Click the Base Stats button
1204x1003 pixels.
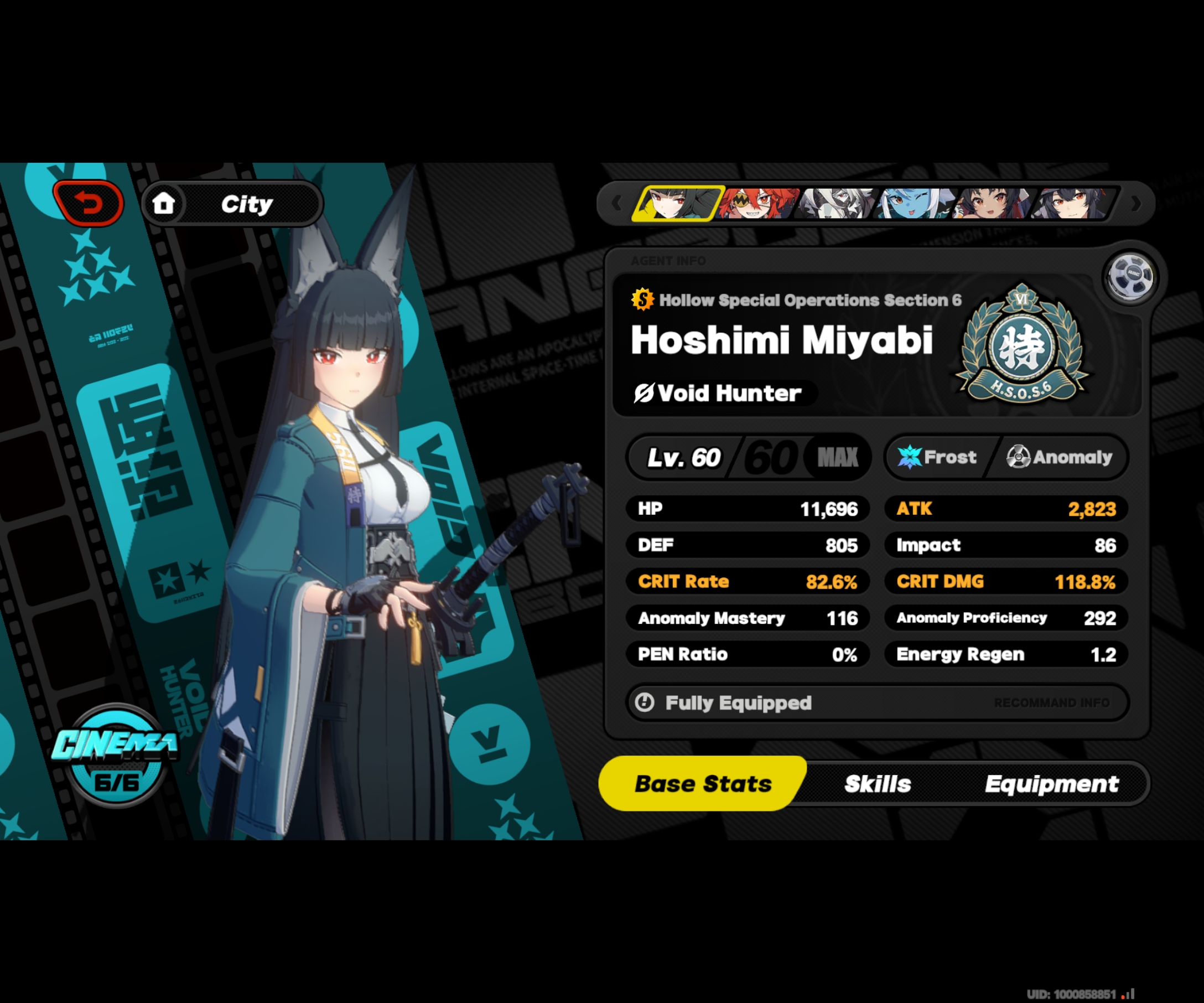click(x=702, y=783)
